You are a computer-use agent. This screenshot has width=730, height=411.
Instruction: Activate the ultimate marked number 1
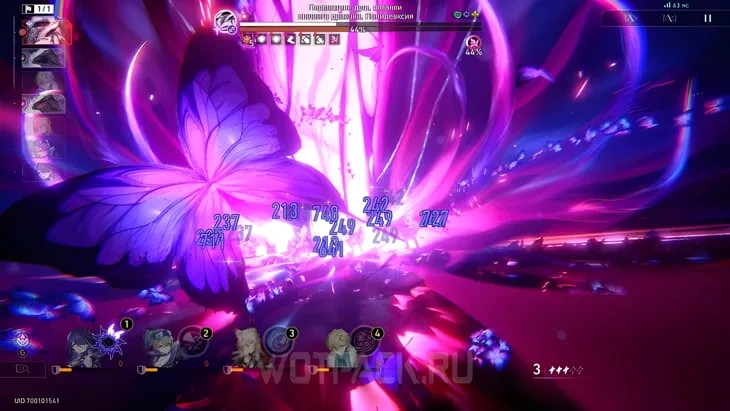[x=109, y=339]
